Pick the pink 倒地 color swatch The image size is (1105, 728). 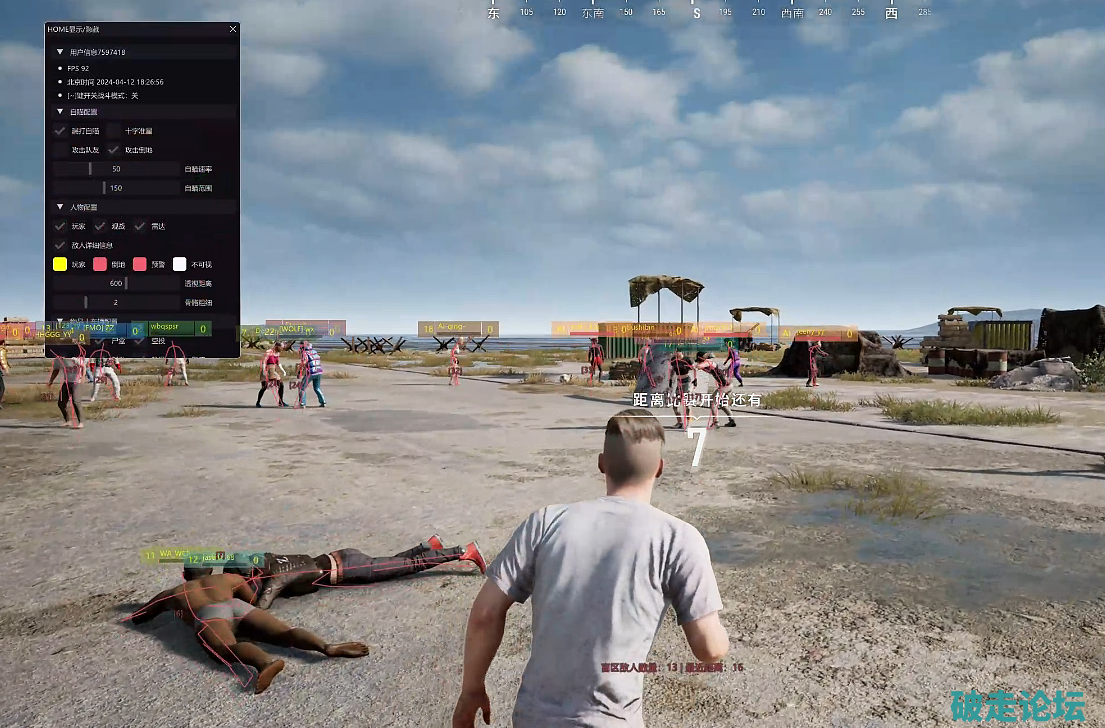pyautogui.click(x=100, y=264)
